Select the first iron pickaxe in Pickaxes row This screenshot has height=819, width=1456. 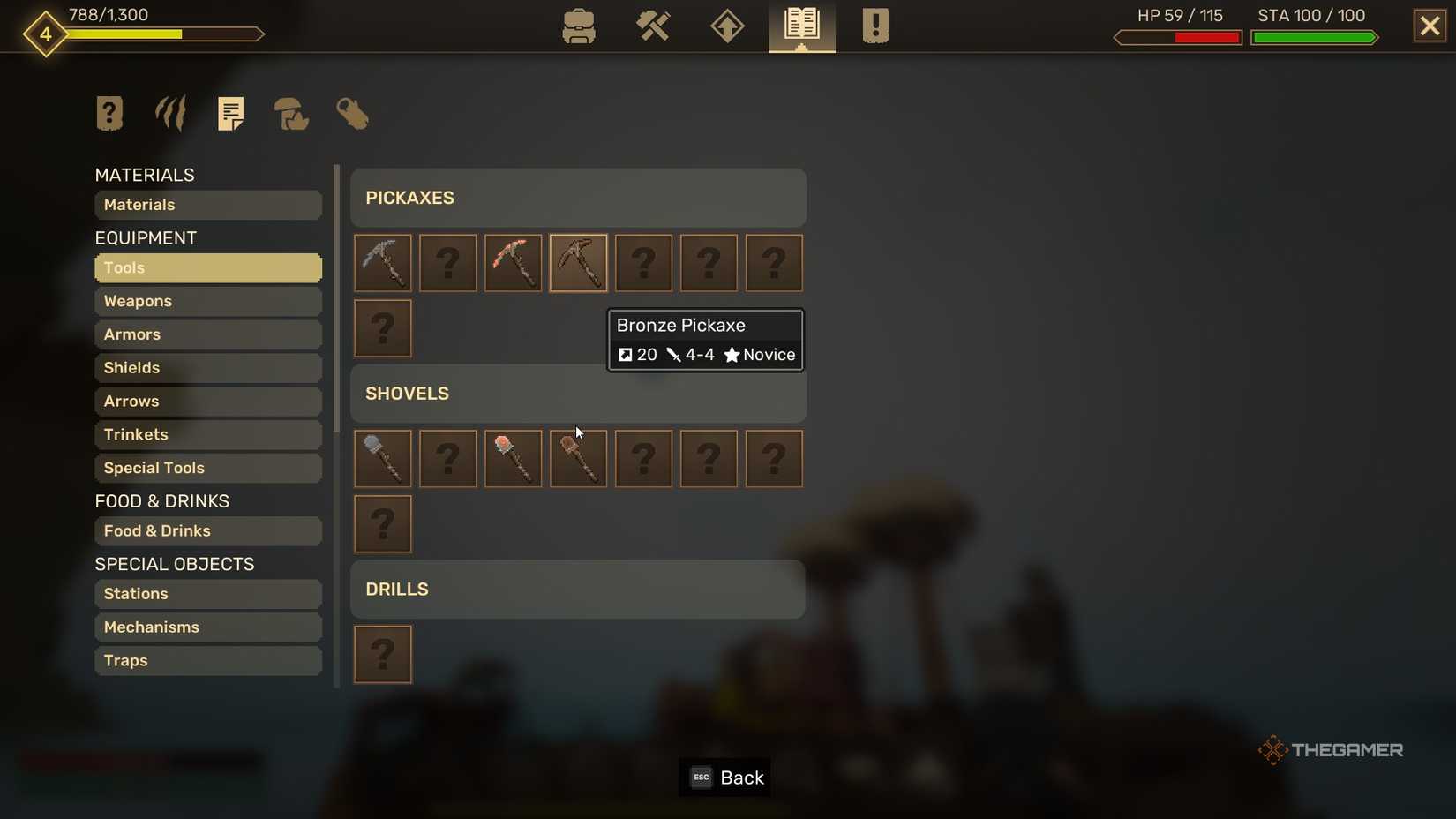382,262
